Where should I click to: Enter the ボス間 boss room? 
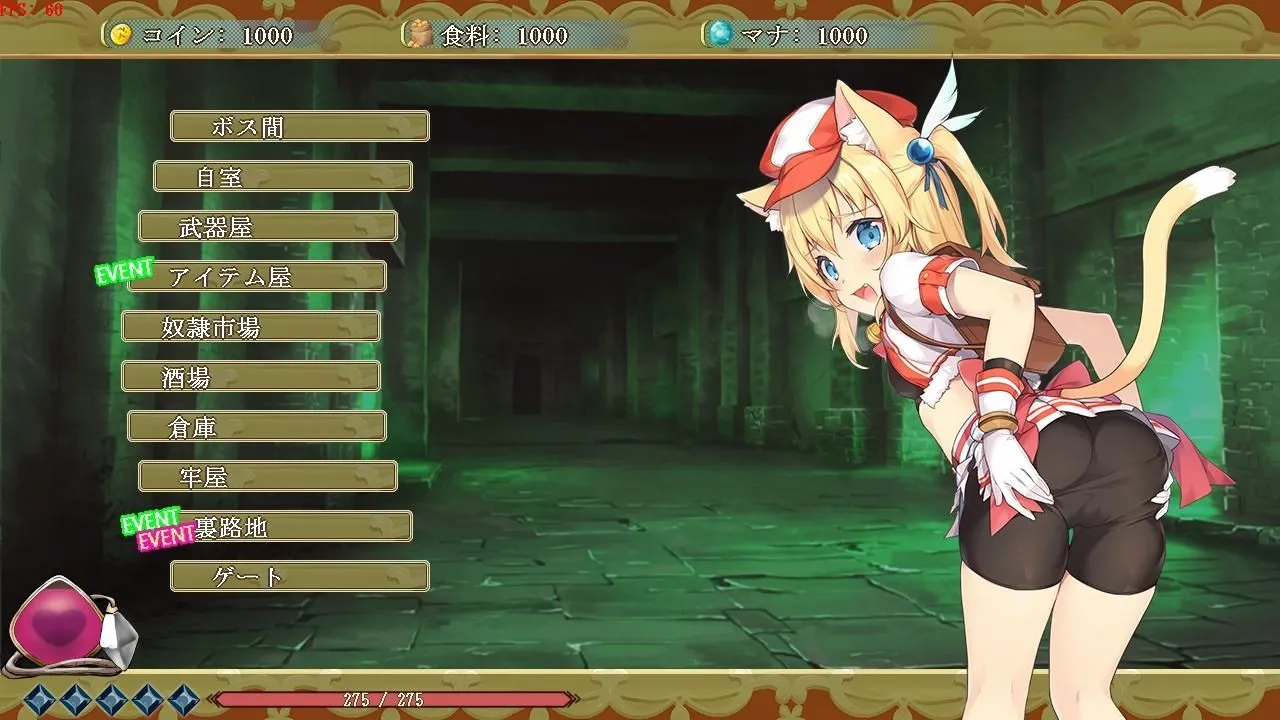[299, 126]
